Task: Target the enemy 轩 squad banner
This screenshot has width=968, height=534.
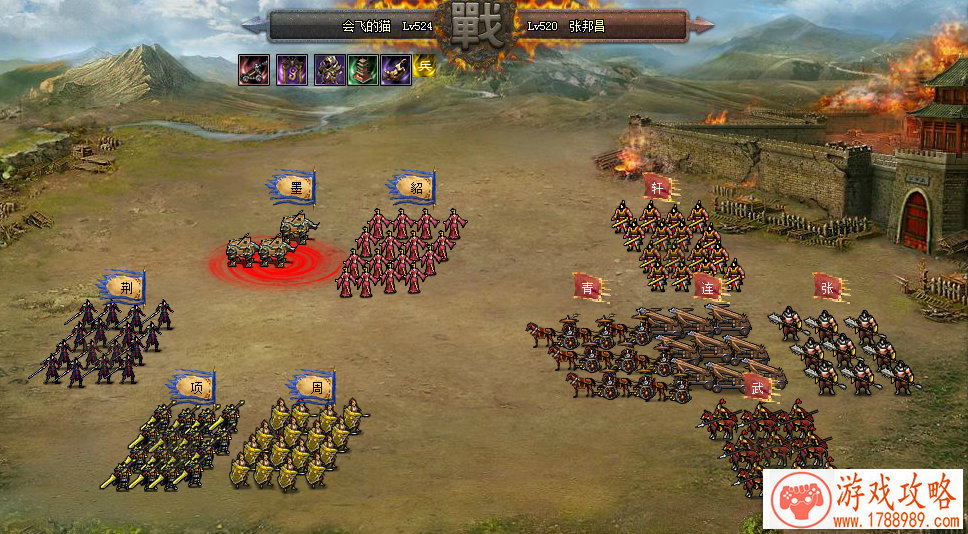Action: point(657,188)
